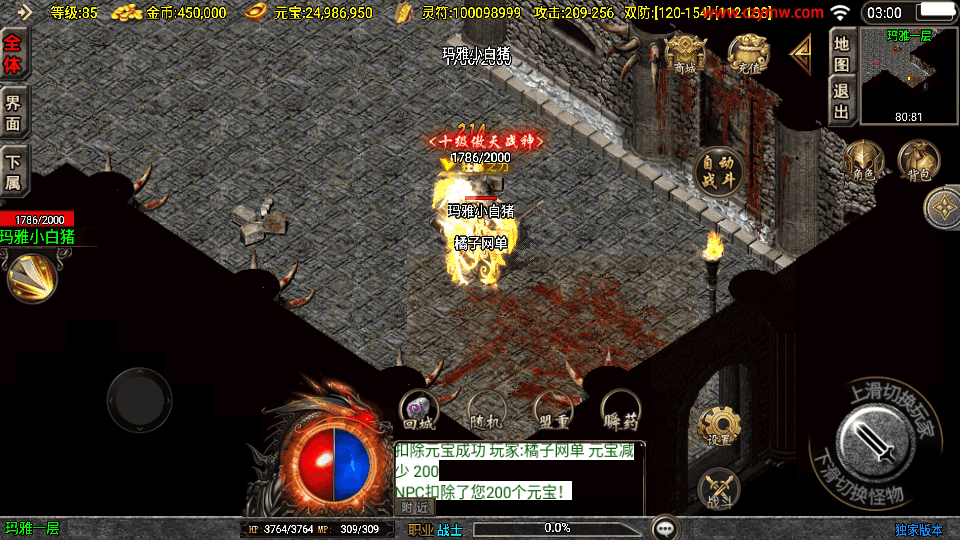Open the 角色 character helmet icon
Screen dimensions: 960x540
click(x=863, y=162)
